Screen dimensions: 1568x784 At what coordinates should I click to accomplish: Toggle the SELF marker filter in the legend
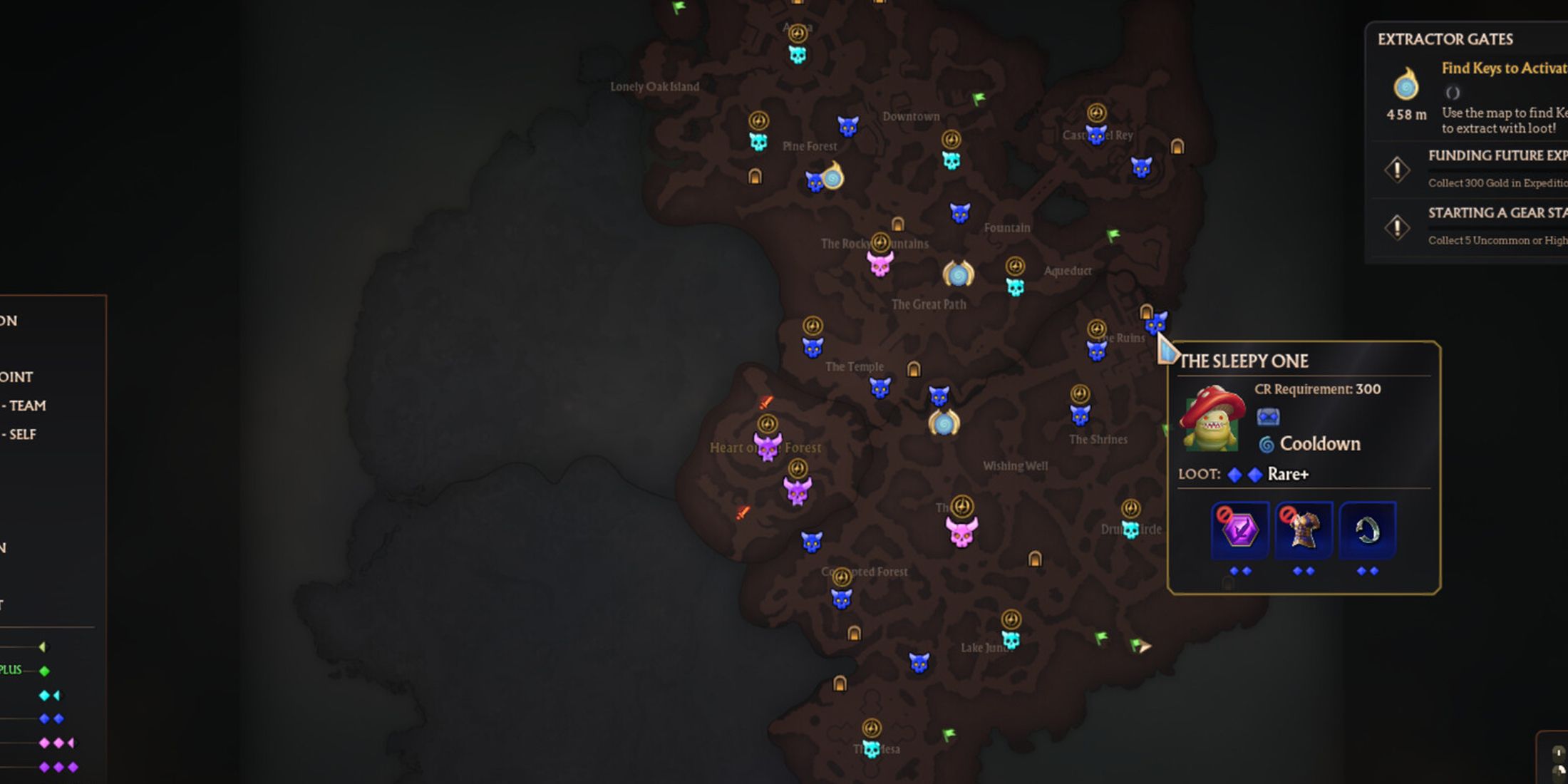(x=23, y=433)
